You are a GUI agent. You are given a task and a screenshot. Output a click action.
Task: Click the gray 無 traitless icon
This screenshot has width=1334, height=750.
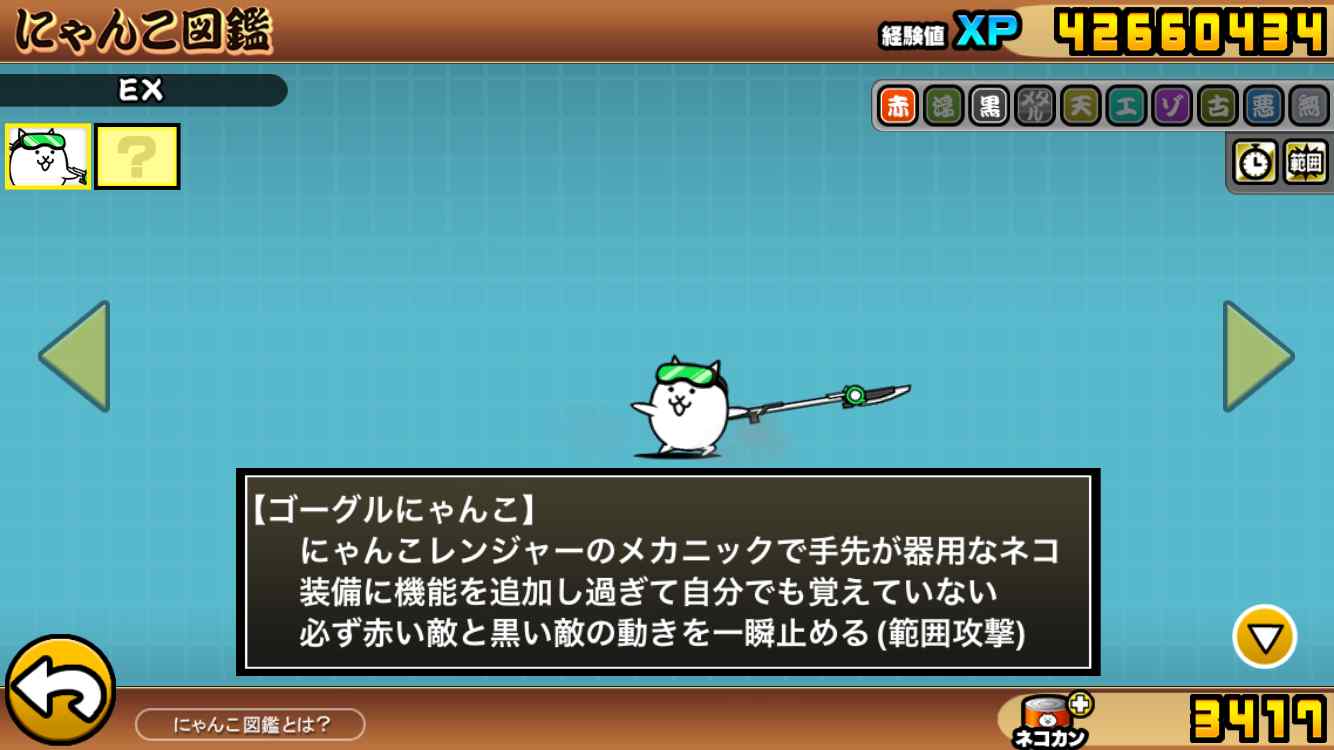pos(1308,106)
